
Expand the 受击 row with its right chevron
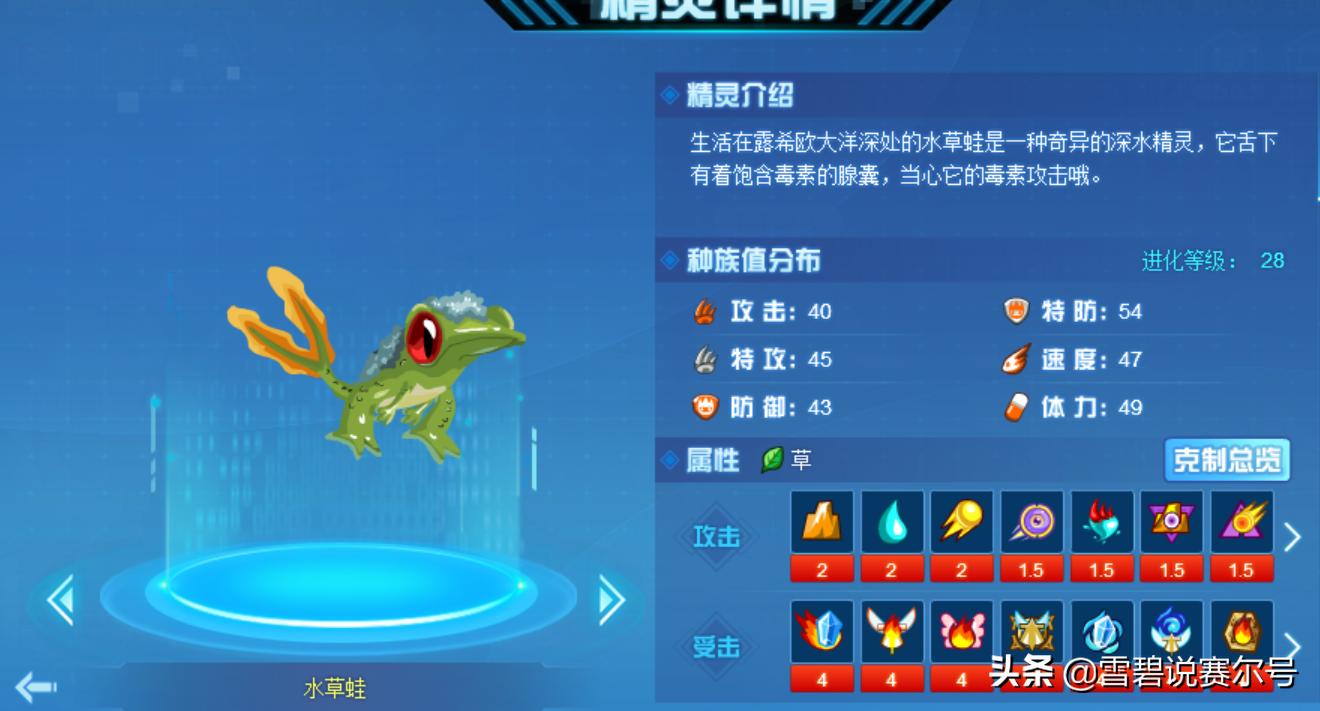tap(1292, 647)
